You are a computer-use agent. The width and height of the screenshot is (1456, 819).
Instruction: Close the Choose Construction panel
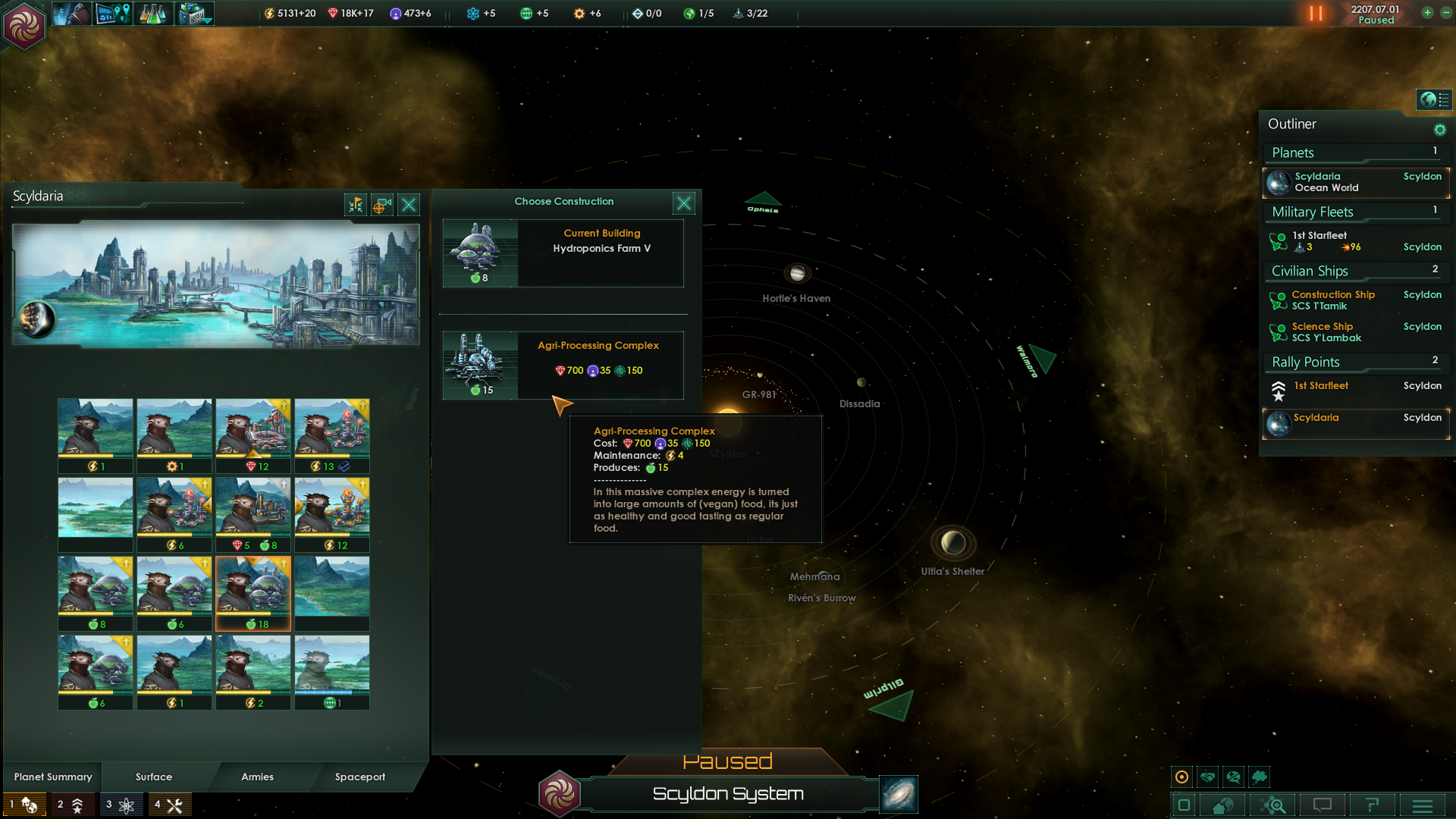click(x=683, y=203)
